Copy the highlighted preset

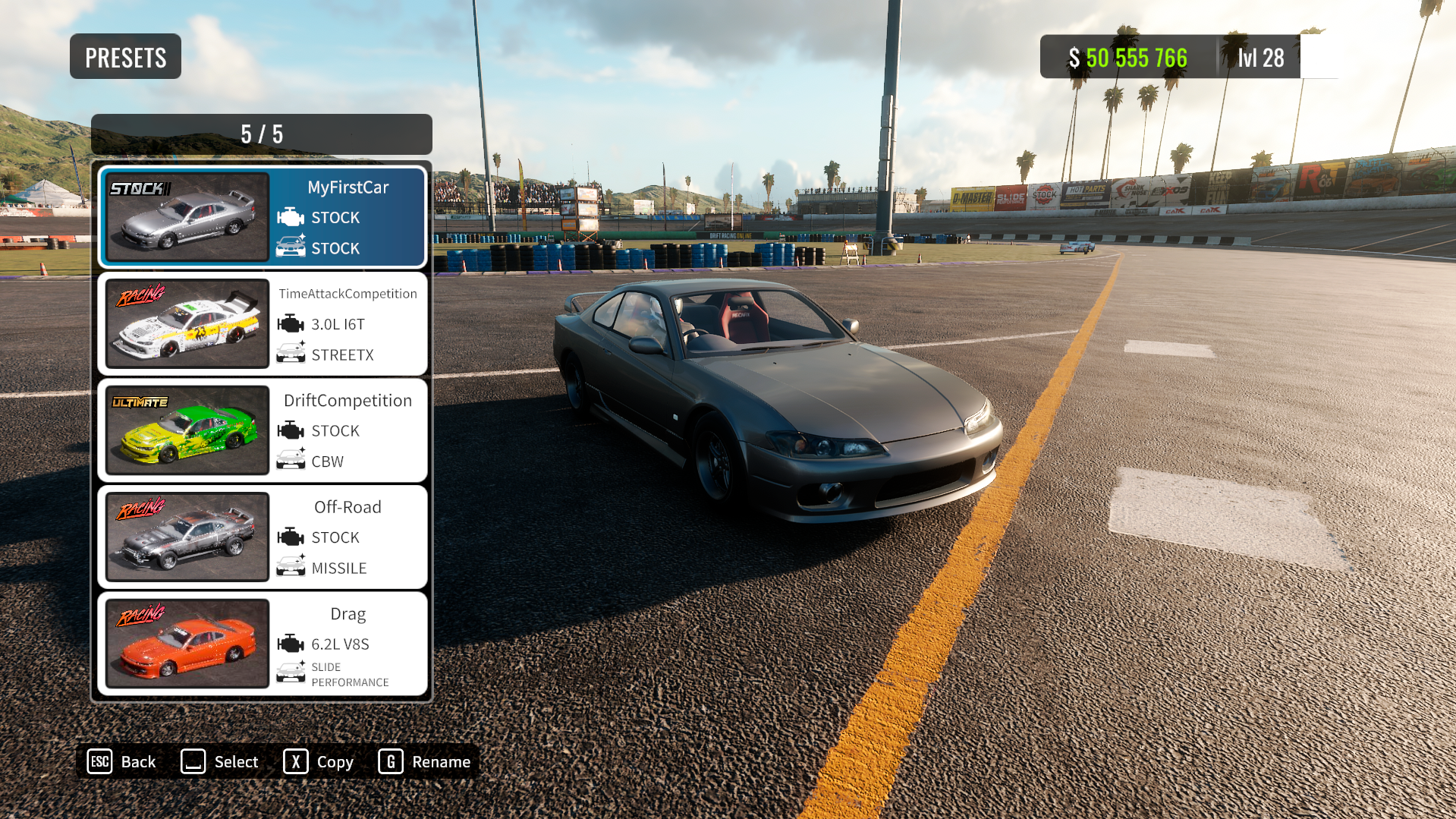pyautogui.click(x=319, y=761)
